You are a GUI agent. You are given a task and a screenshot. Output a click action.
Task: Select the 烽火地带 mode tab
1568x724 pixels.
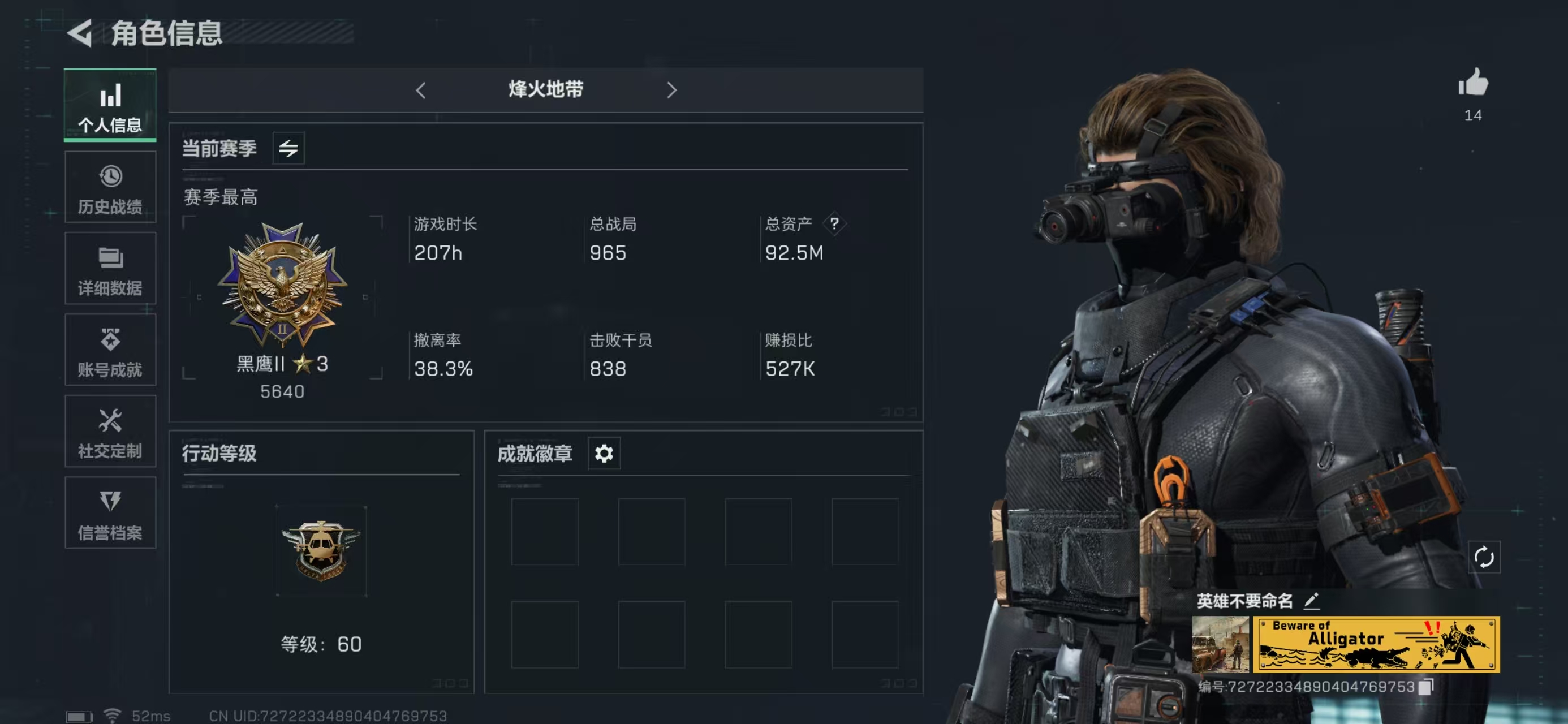pos(546,90)
